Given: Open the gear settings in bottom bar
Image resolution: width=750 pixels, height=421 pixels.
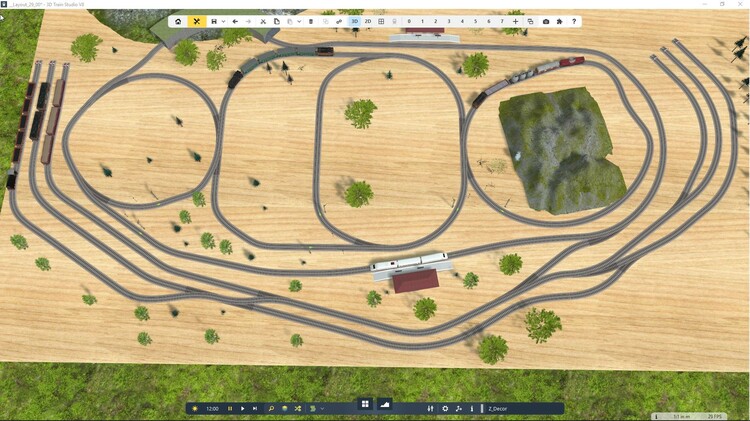Looking at the screenshot, I should coord(445,408).
